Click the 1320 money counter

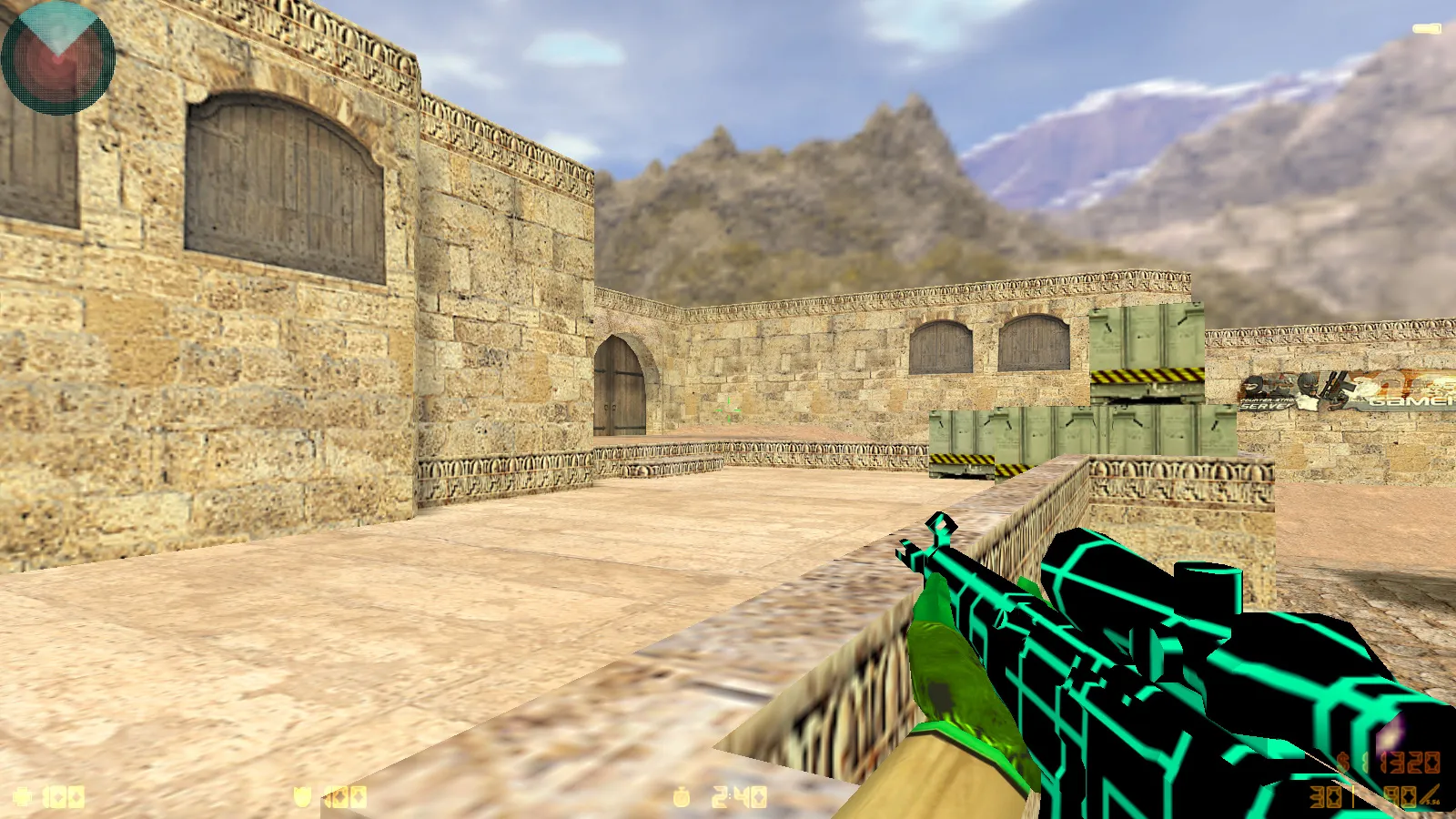(x=1410, y=763)
